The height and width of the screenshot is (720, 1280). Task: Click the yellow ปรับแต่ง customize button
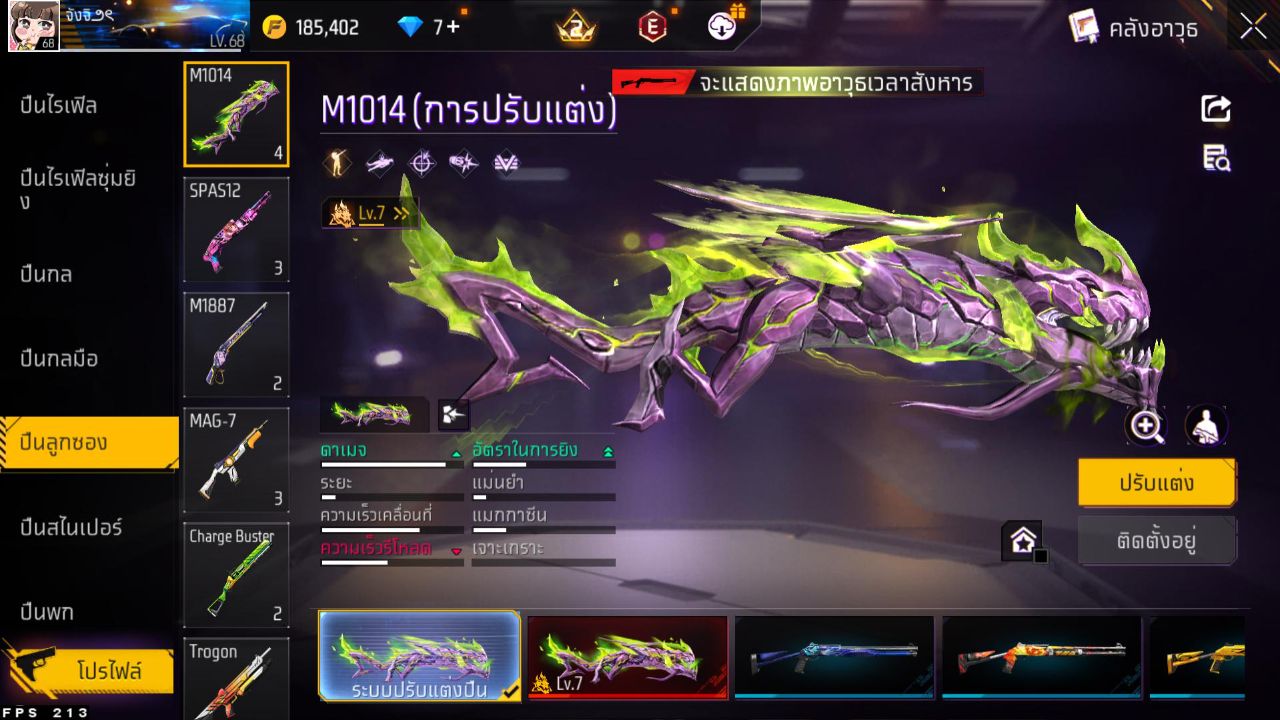tap(1156, 483)
